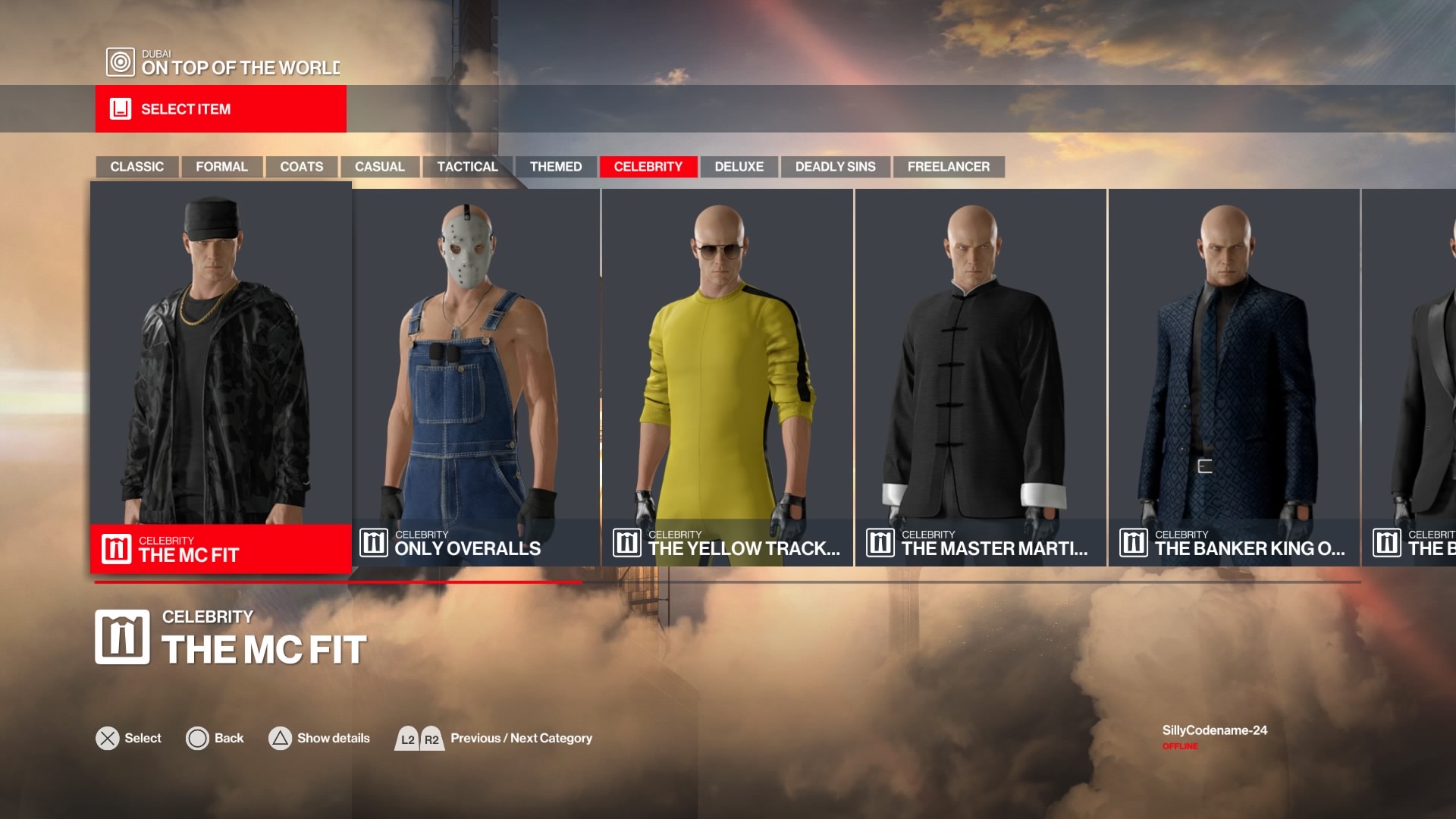Select the Coats tab

tap(301, 167)
